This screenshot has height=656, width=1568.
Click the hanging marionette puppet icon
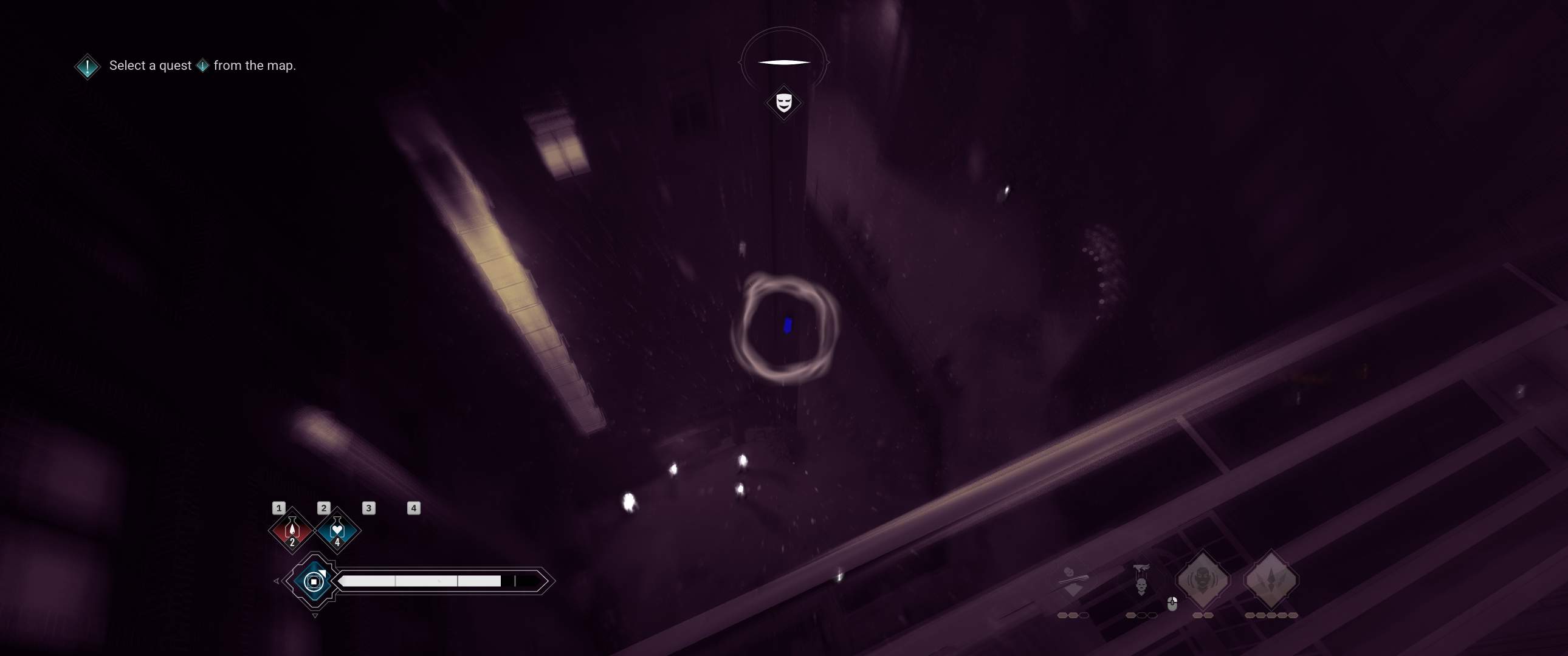pos(1142,581)
